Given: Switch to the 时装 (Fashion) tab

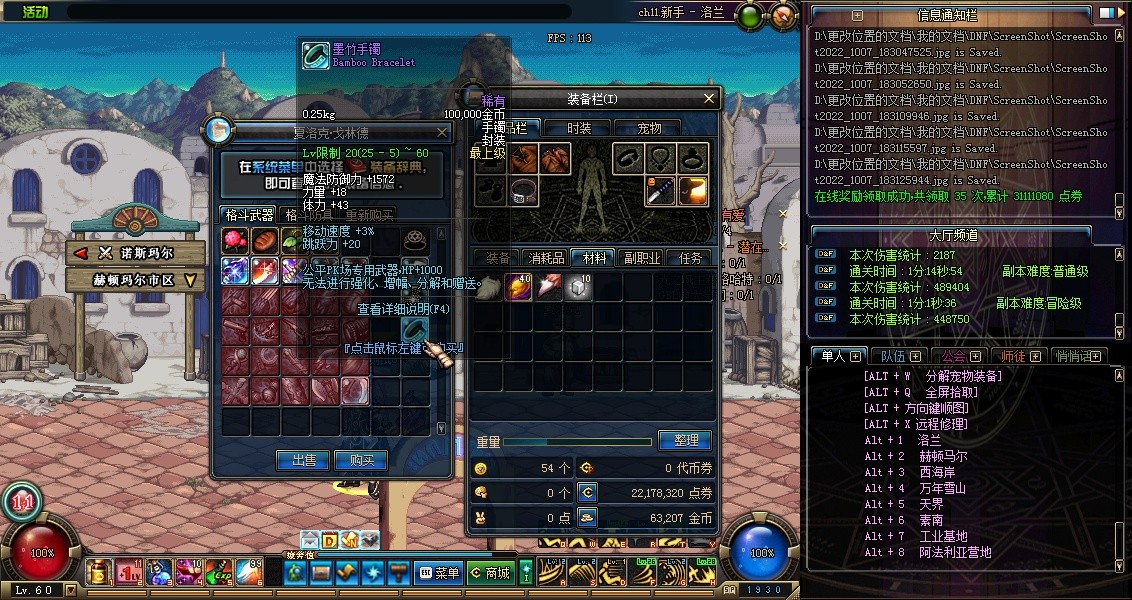Looking at the screenshot, I should pyautogui.click(x=579, y=128).
